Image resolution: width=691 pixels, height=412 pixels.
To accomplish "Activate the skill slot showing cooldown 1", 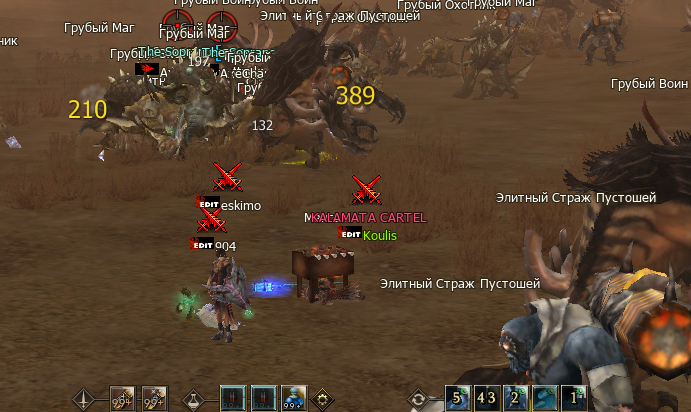I will (574, 398).
